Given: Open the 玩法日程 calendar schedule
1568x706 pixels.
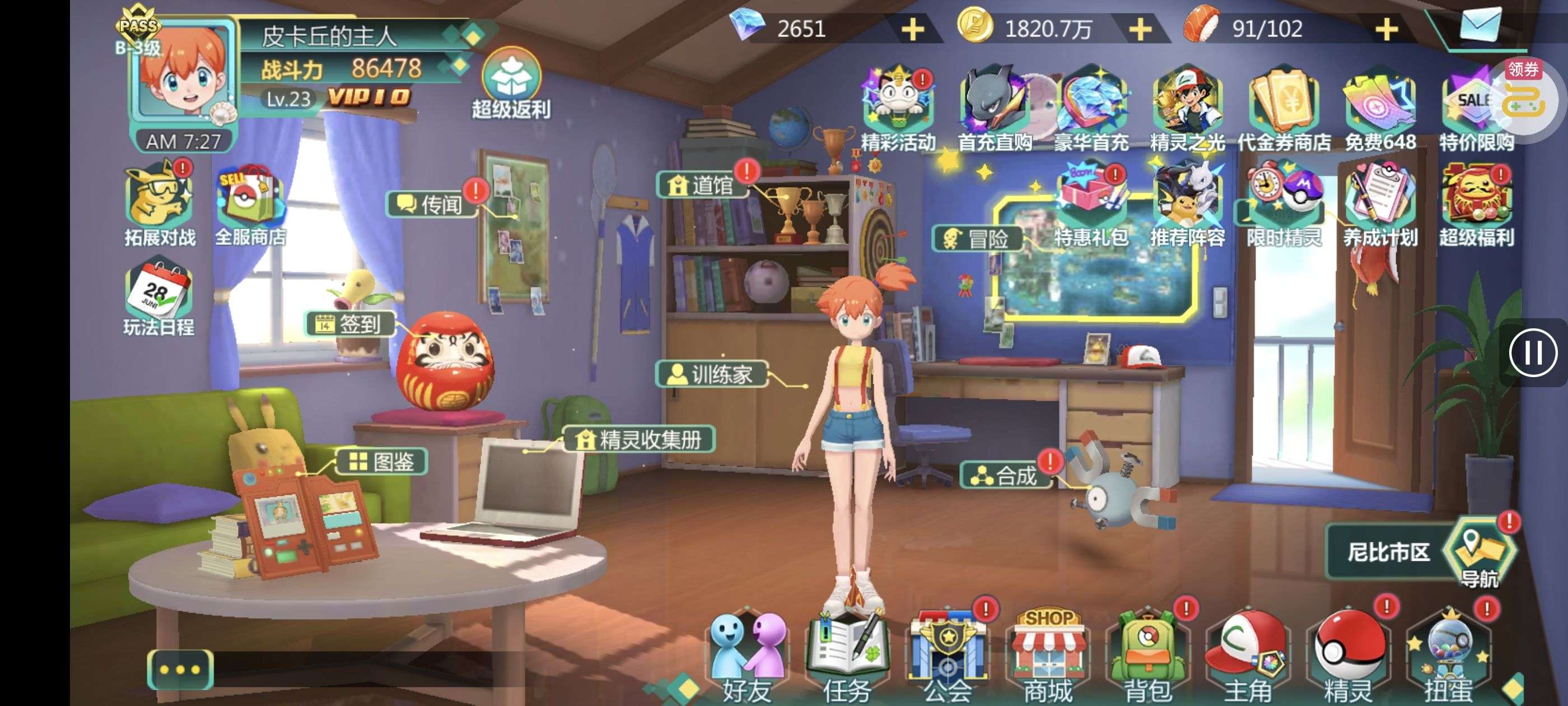Looking at the screenshot, I should [159, 298].
